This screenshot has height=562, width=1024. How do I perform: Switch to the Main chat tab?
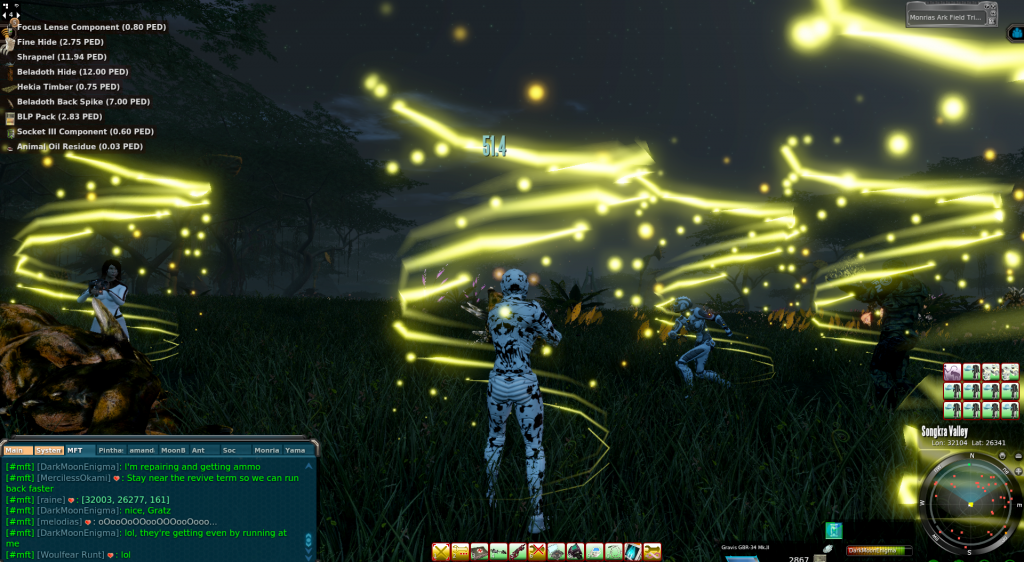[x=17, y=450]
